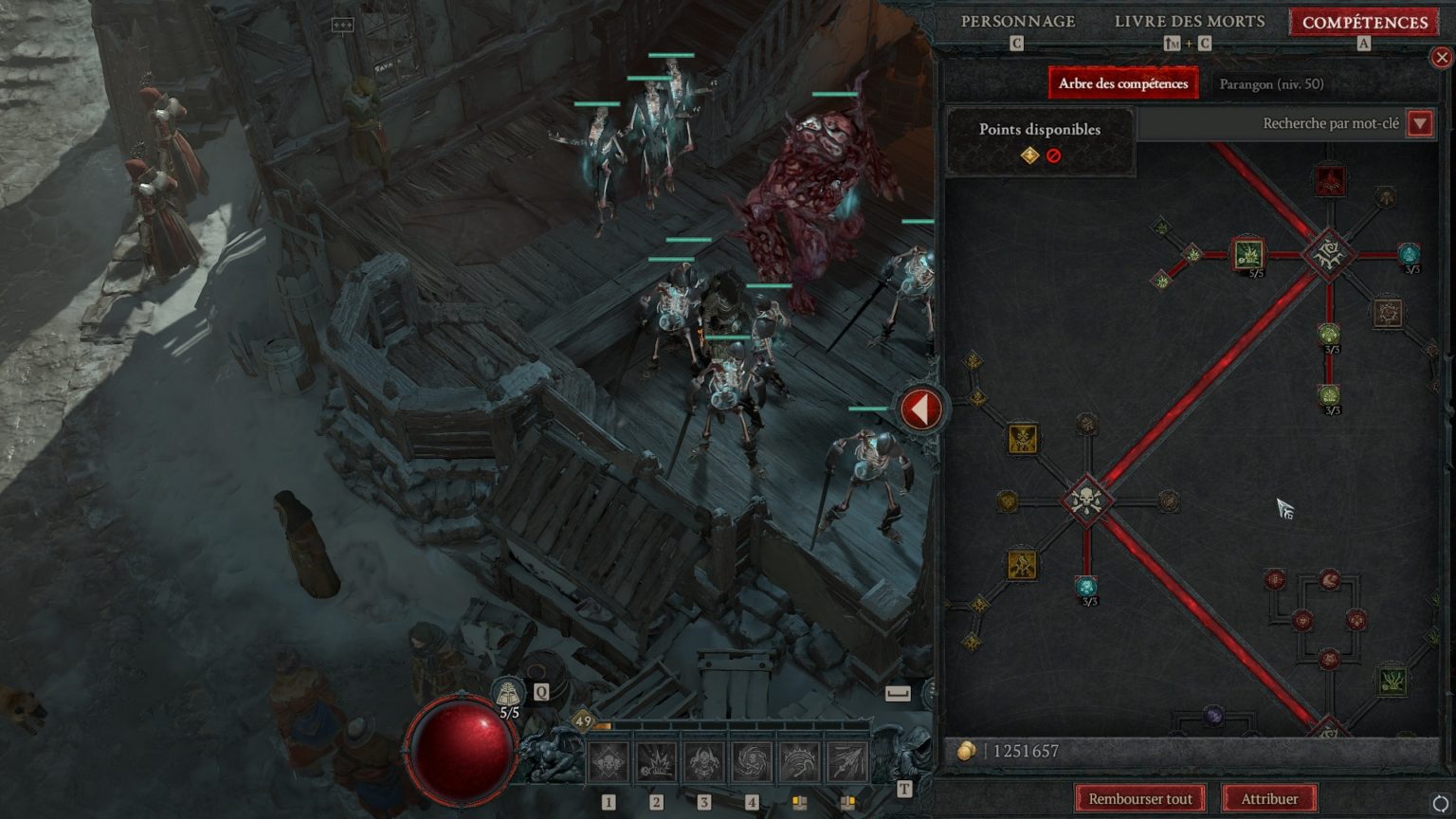Collapse the panel with the red arrow button
The image size is (1456, 819).
coord(919,409)
